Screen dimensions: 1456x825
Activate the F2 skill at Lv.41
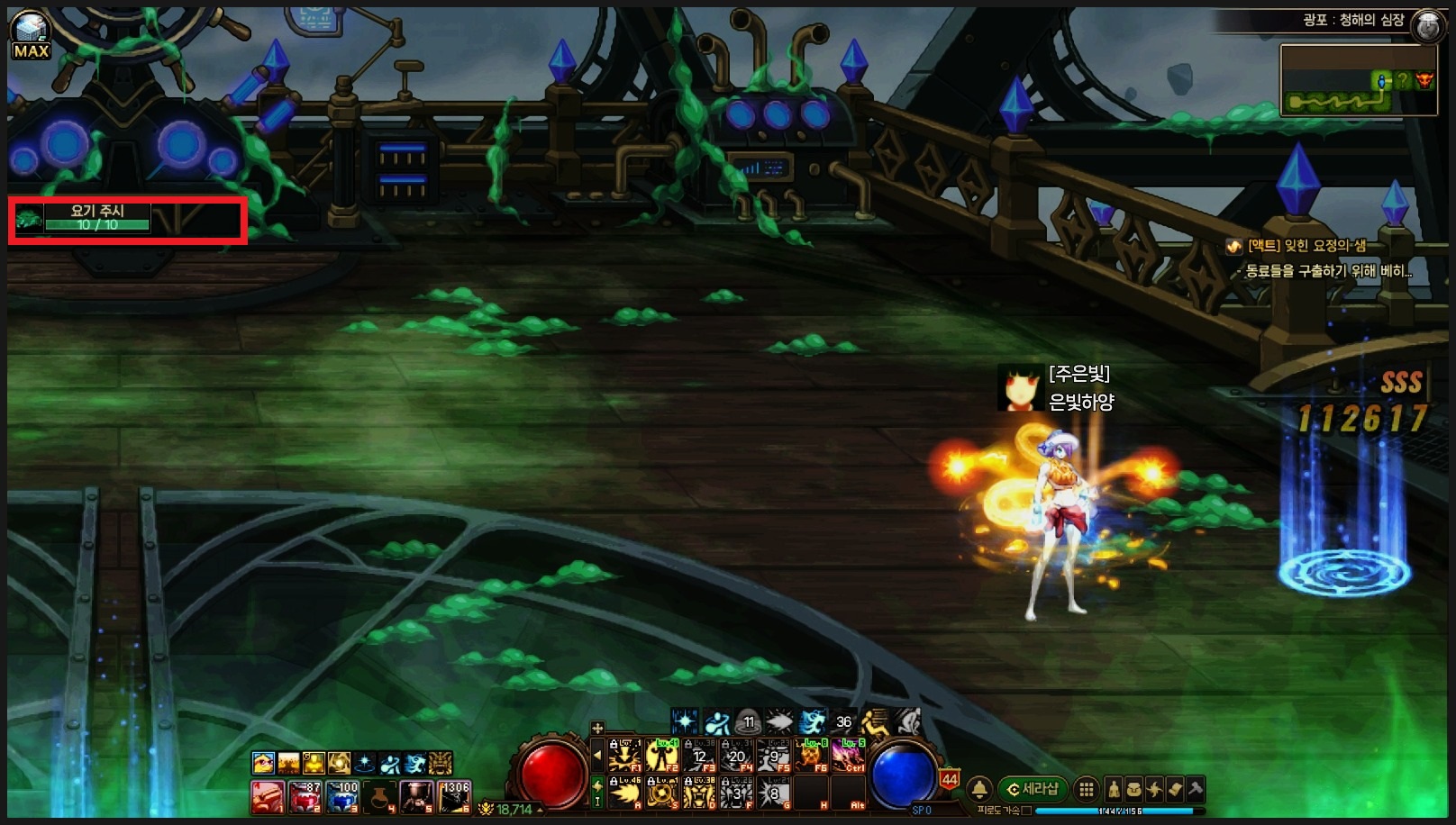pos(662,756)
